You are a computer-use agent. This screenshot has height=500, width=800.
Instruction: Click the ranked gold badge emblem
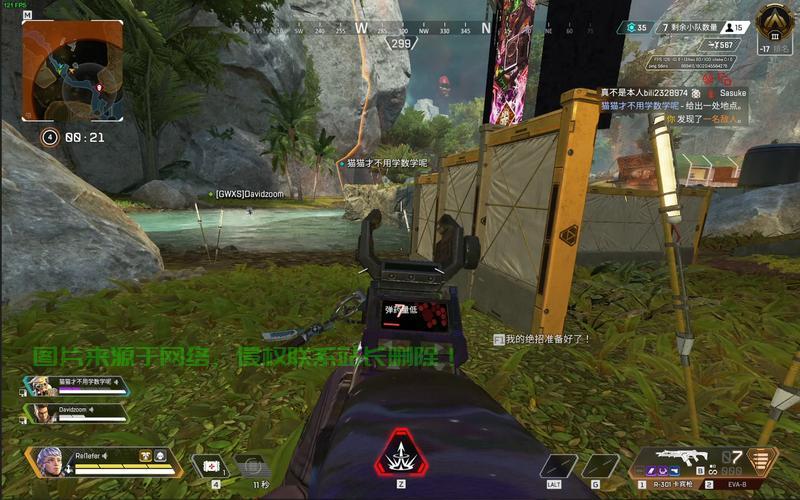coord(772,22)
